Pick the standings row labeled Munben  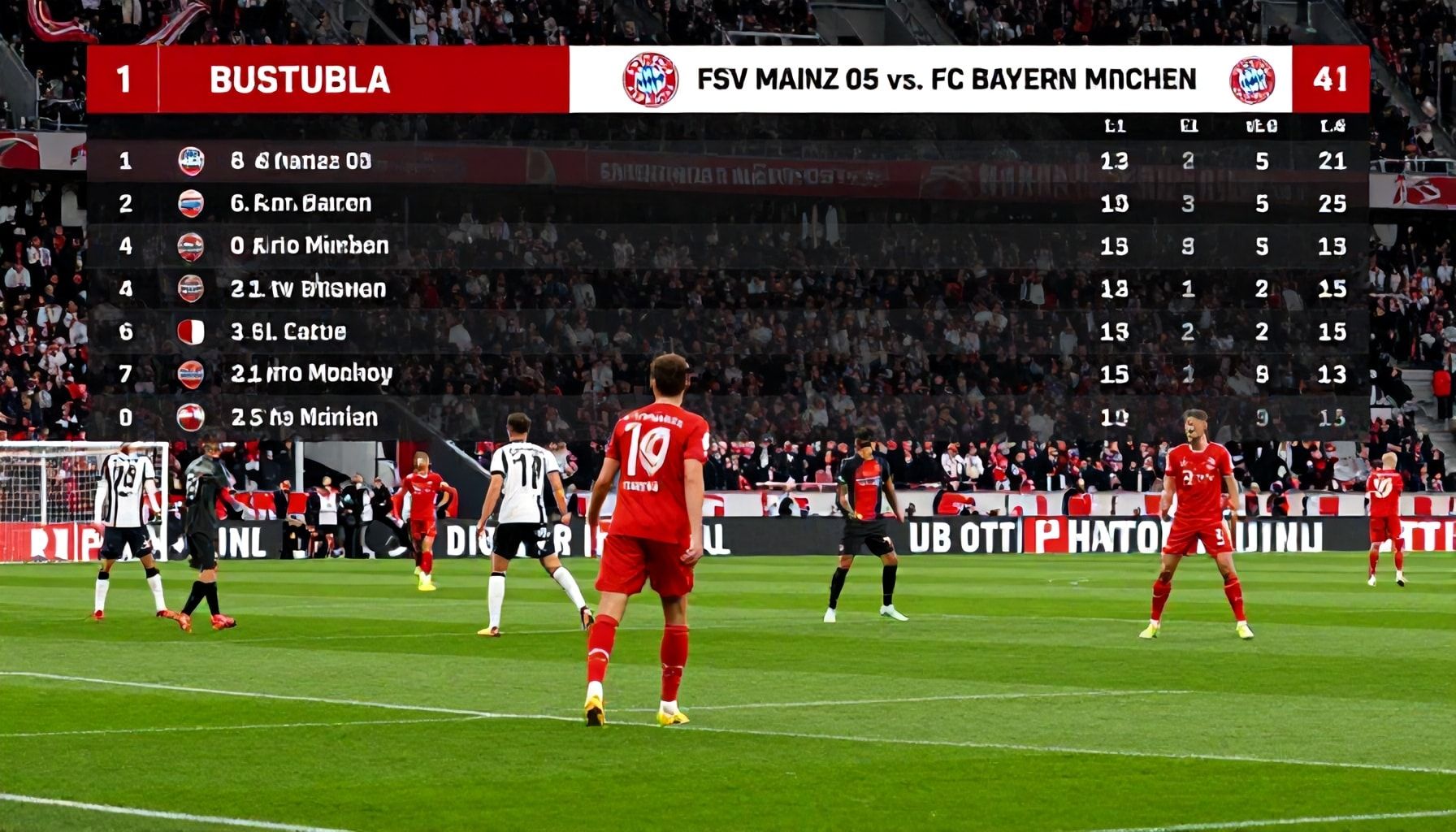(309, 245)
